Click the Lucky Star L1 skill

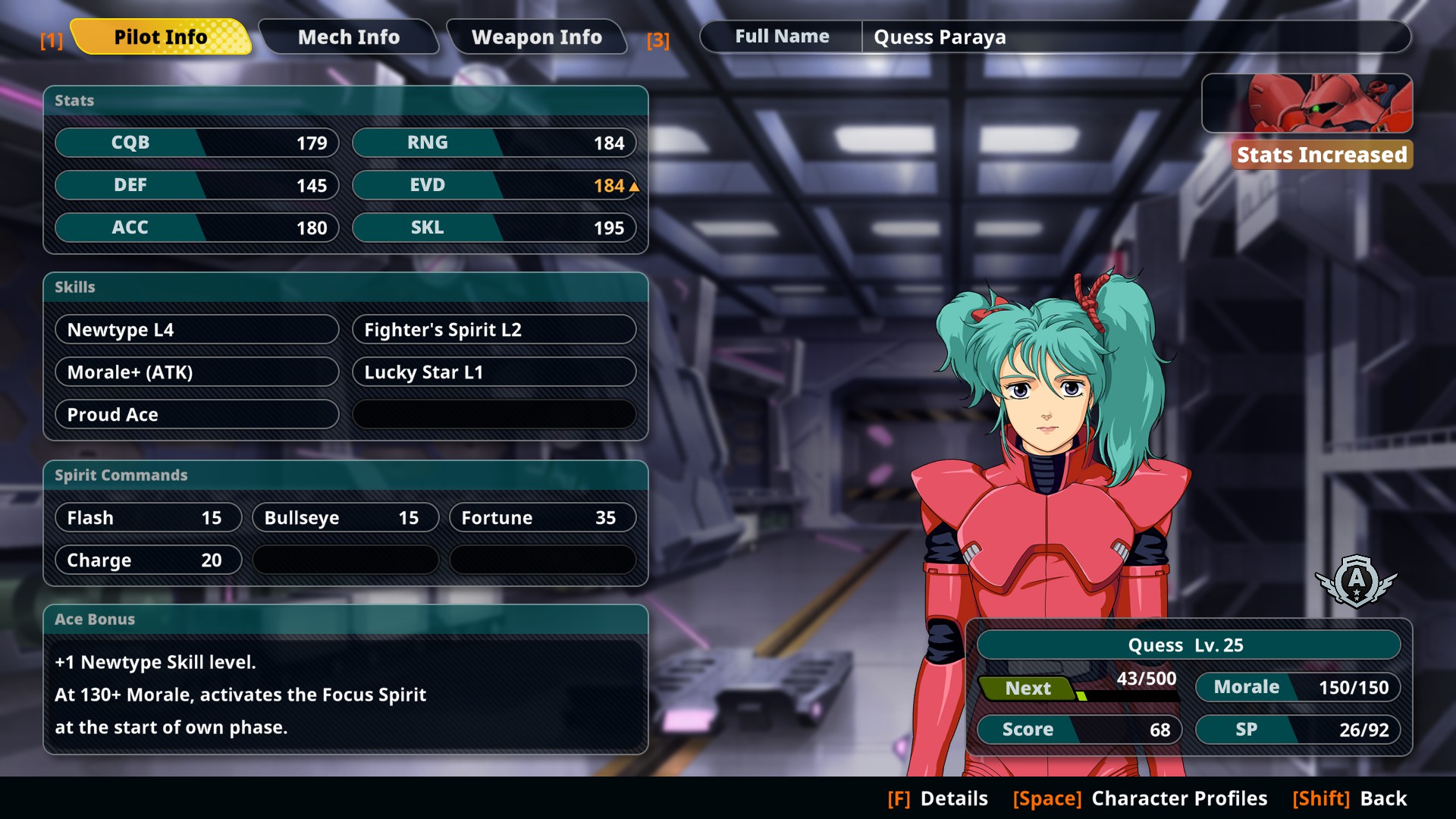(x=494, y=372)
